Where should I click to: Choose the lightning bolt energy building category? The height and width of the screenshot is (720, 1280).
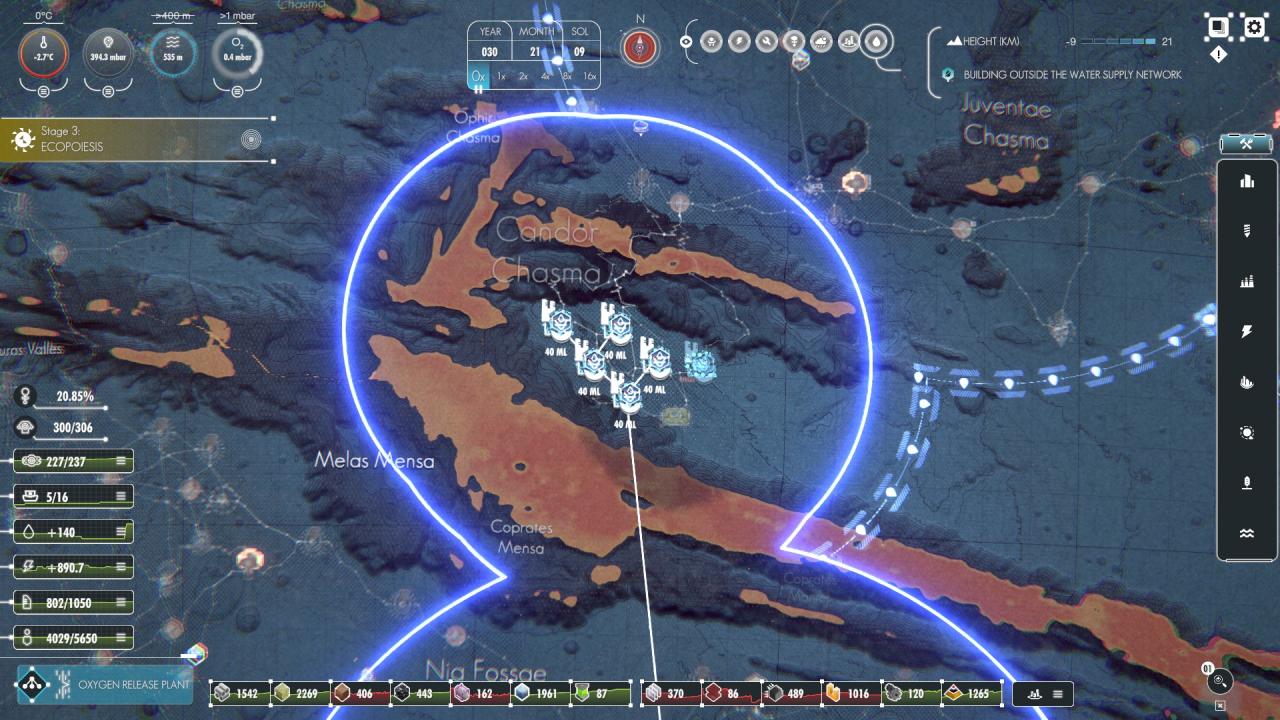coord(1246,332)
